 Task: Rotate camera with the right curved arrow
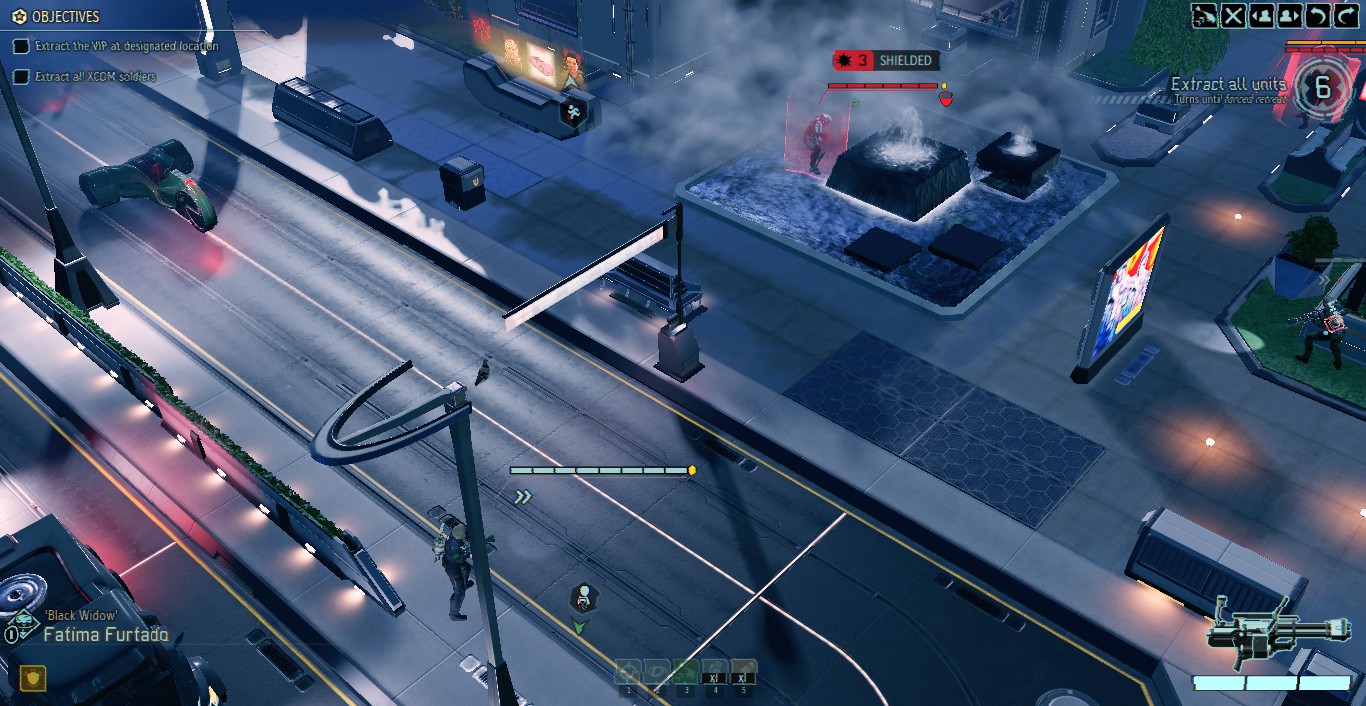[x=1346, y=15]
